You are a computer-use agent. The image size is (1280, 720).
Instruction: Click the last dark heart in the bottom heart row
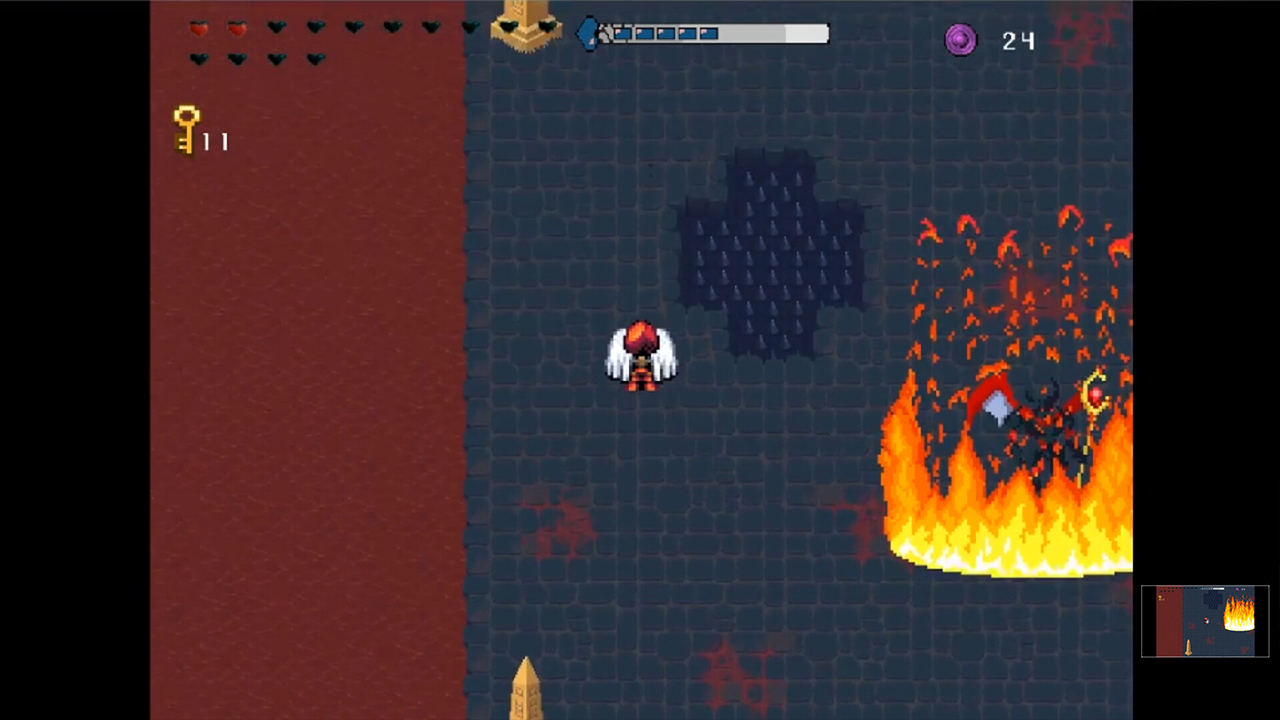click(313, 59)
